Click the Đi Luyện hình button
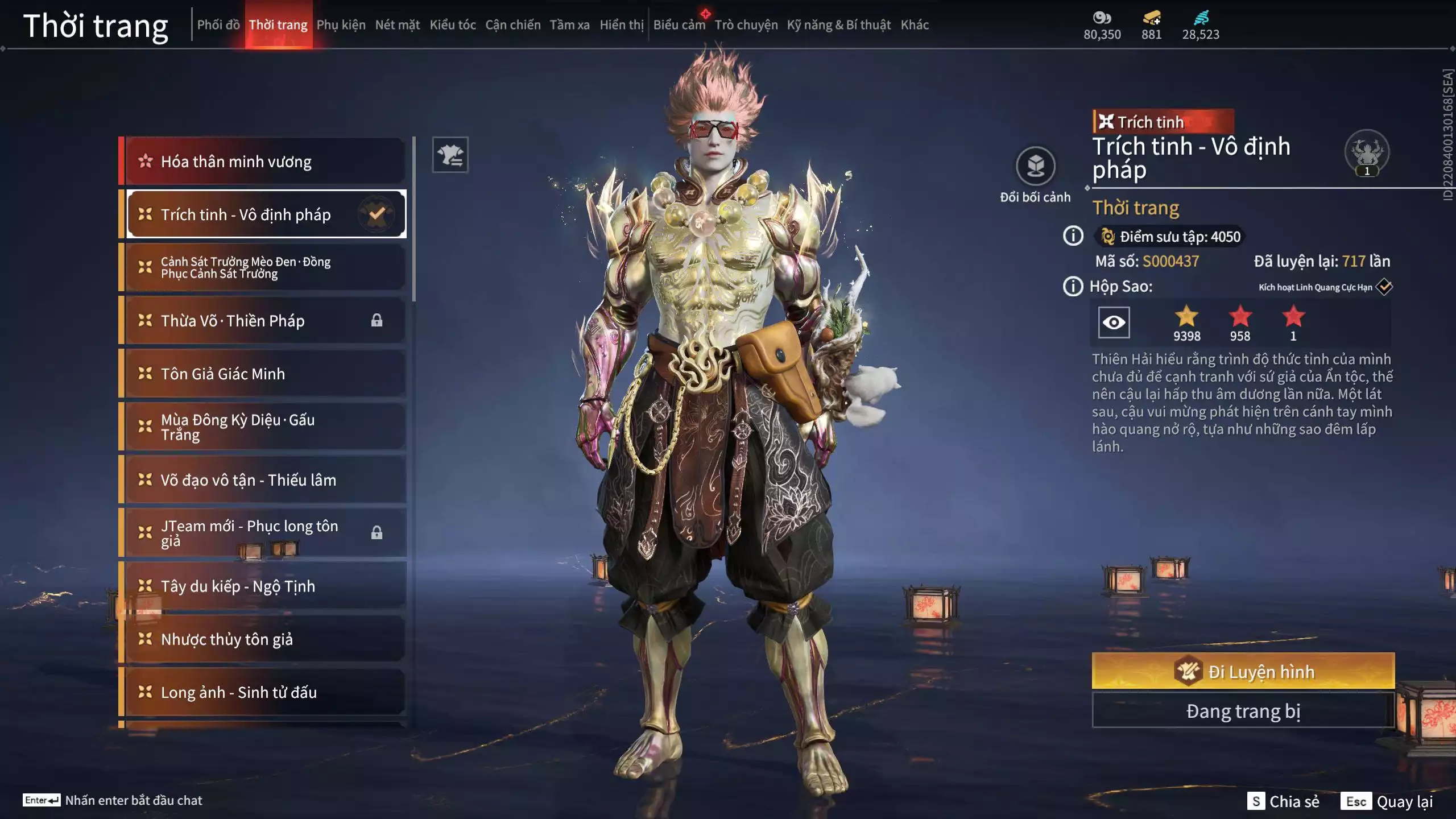The height and width of the screenshot is (819, 1456). click(x=1244, y=672)
